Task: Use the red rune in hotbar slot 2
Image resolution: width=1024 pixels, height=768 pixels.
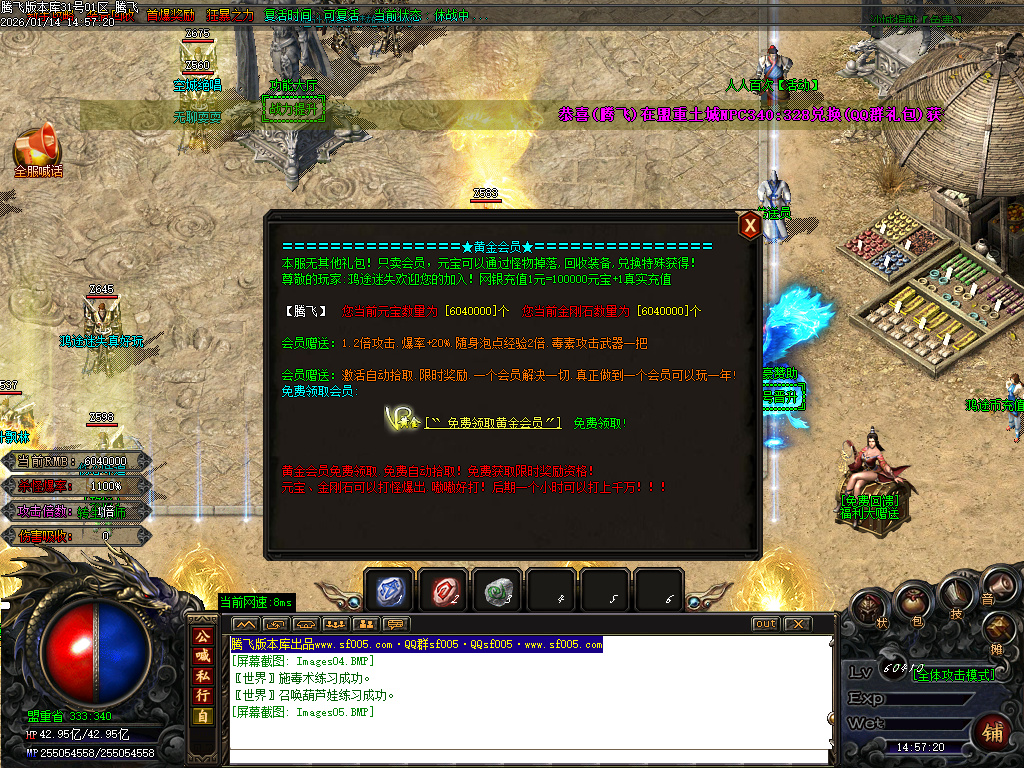Action: click(443, 593)
